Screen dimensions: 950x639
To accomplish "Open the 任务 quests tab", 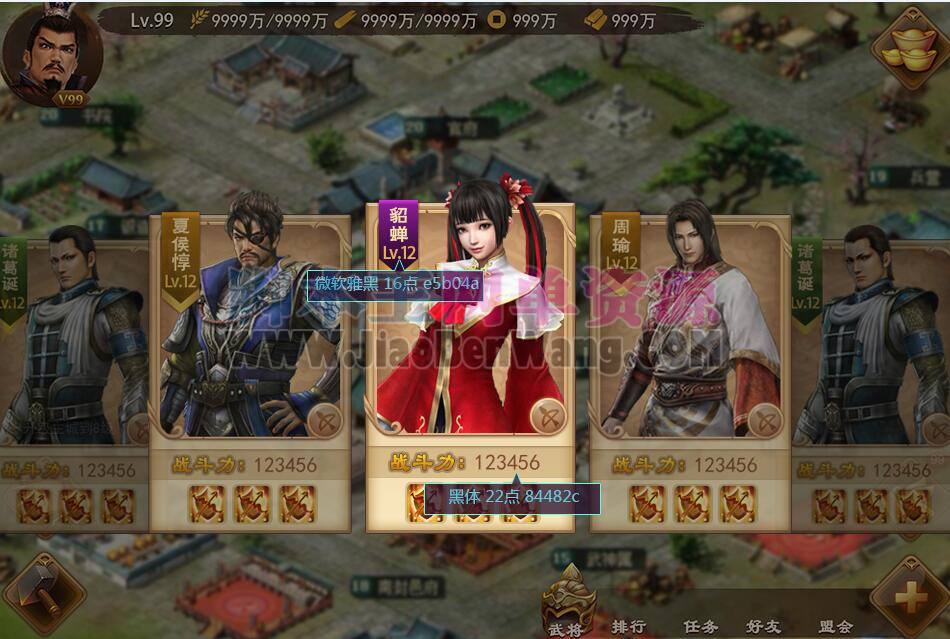I will [x=700, y=626].
